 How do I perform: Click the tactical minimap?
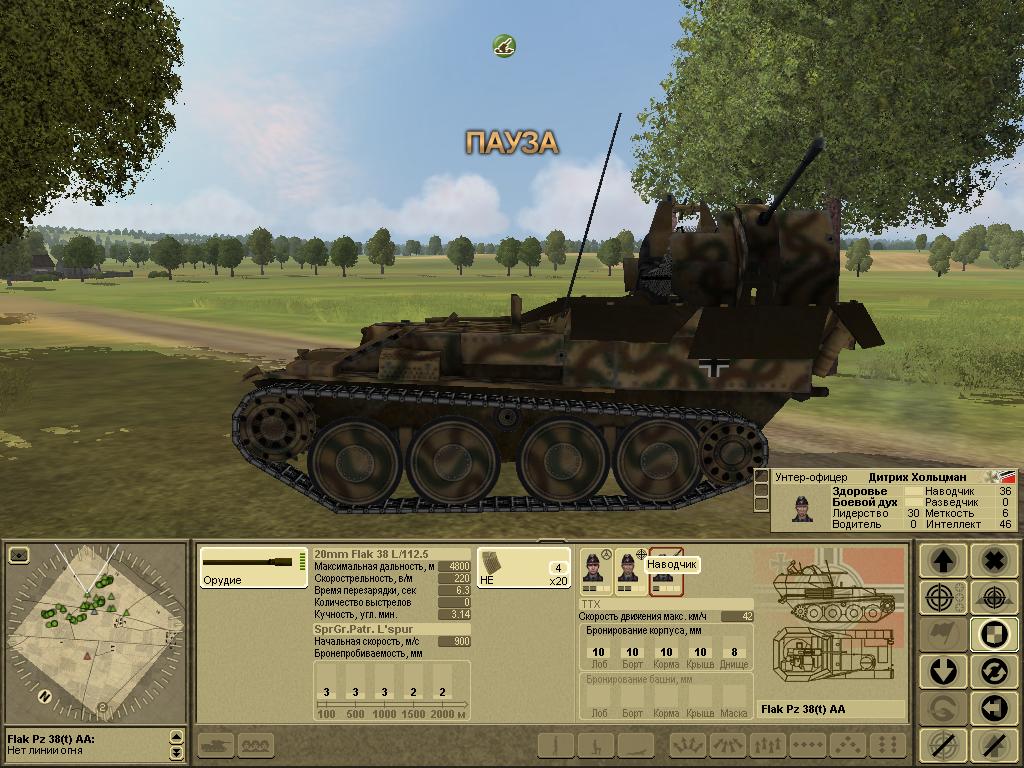tap(95, 630)
